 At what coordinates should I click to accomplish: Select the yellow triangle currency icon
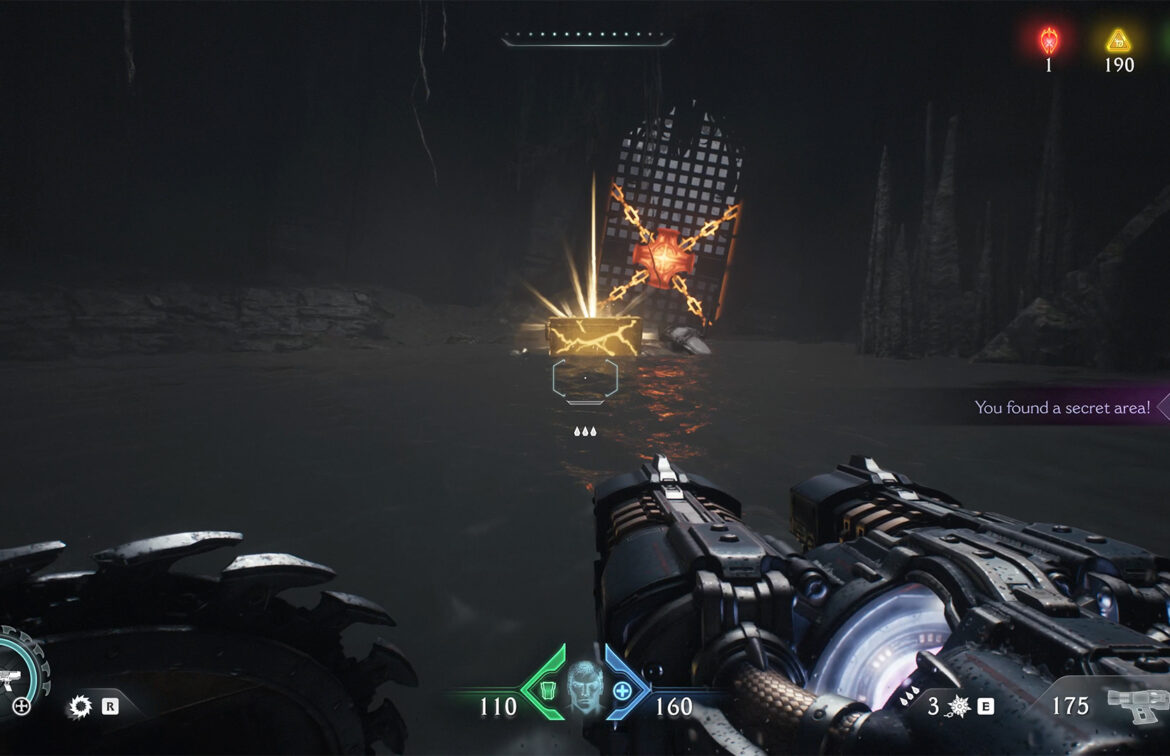(x=1118, y=41)
